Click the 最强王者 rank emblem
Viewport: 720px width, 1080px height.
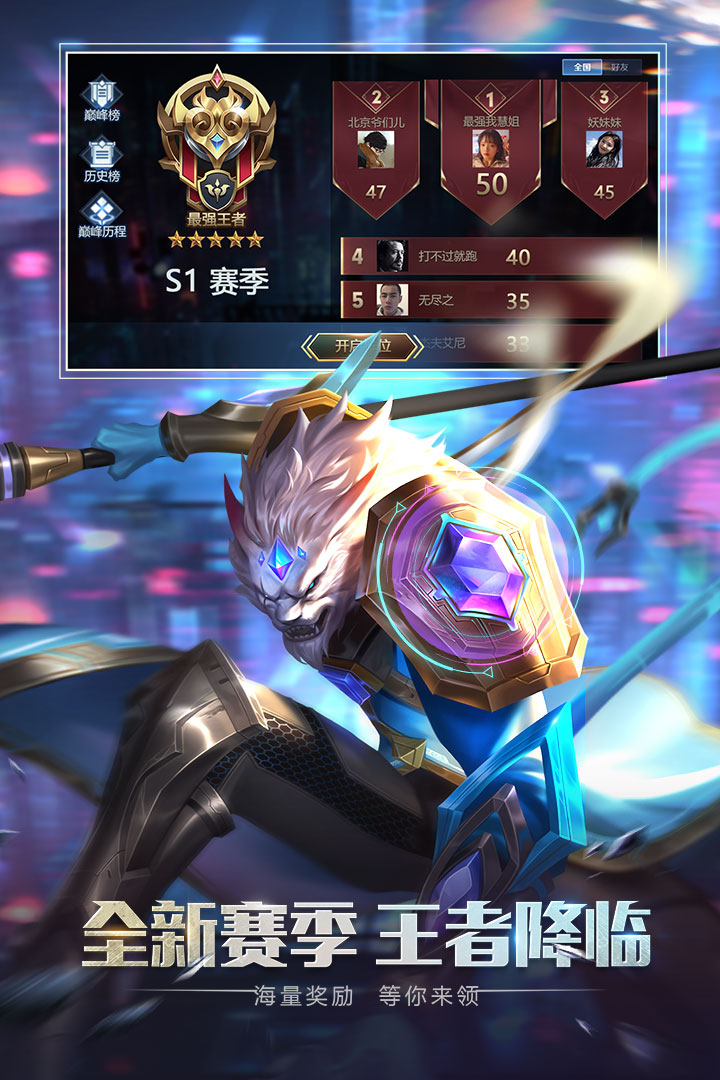tap(216, 140)
